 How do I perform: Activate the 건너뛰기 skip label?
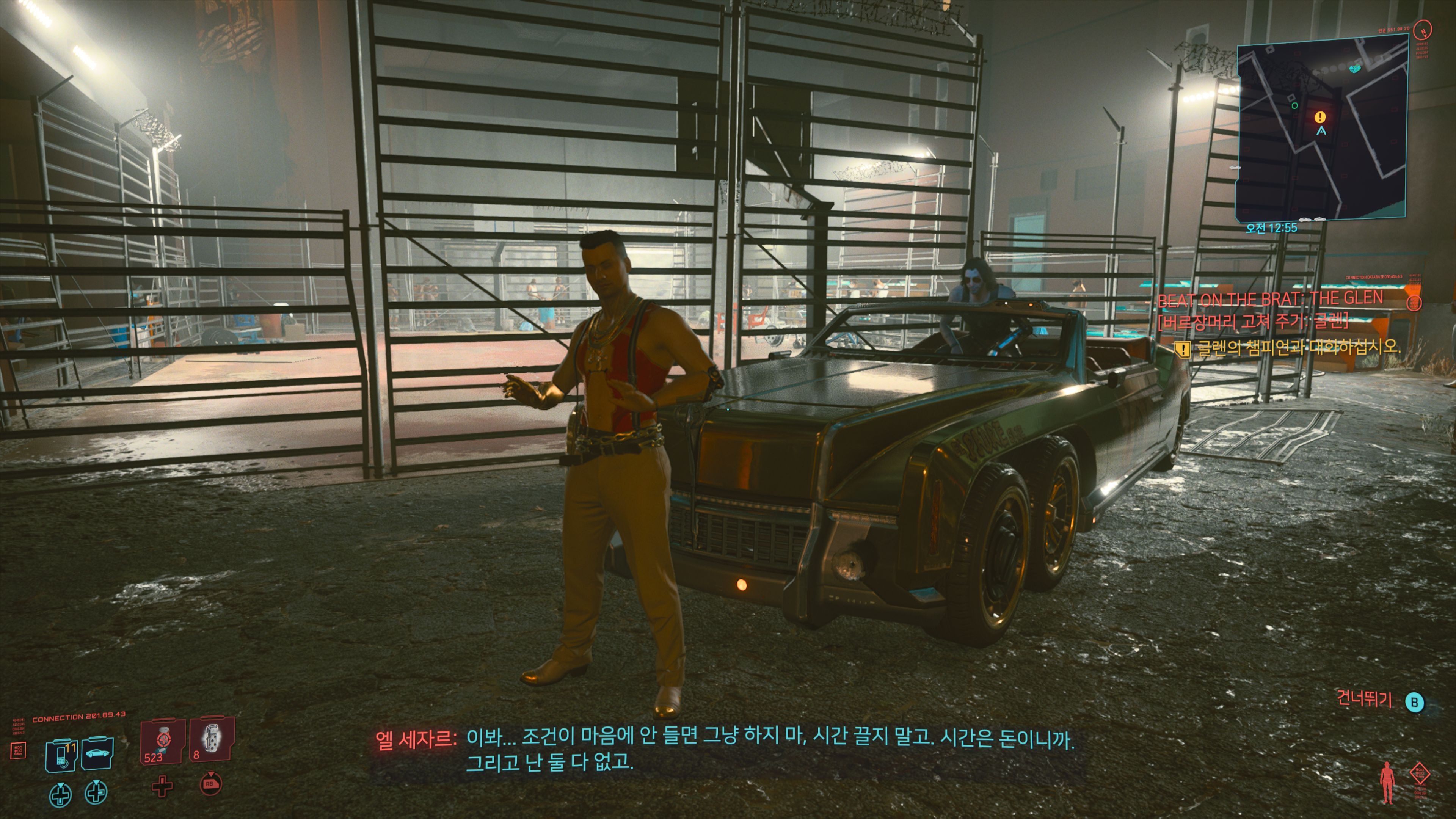[x=1365, y=700]
